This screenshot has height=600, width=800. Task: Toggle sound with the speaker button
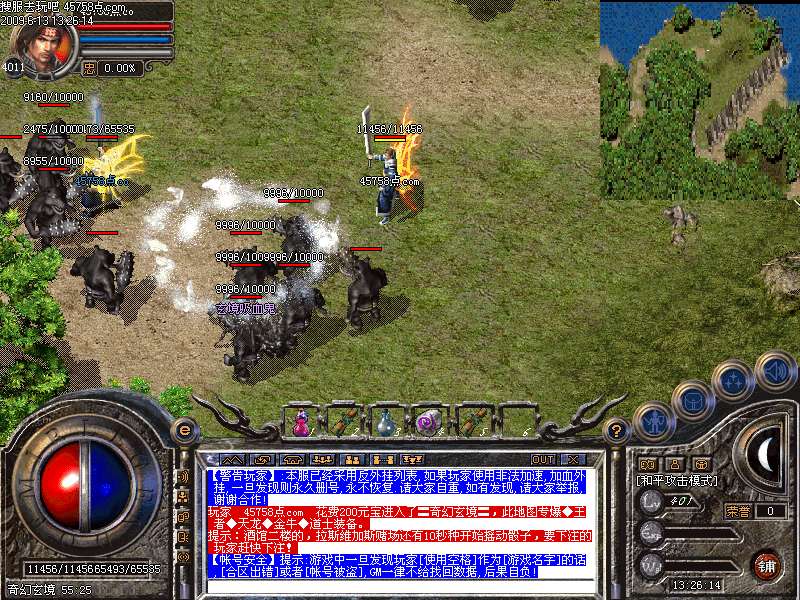click(x=775, y=369)
